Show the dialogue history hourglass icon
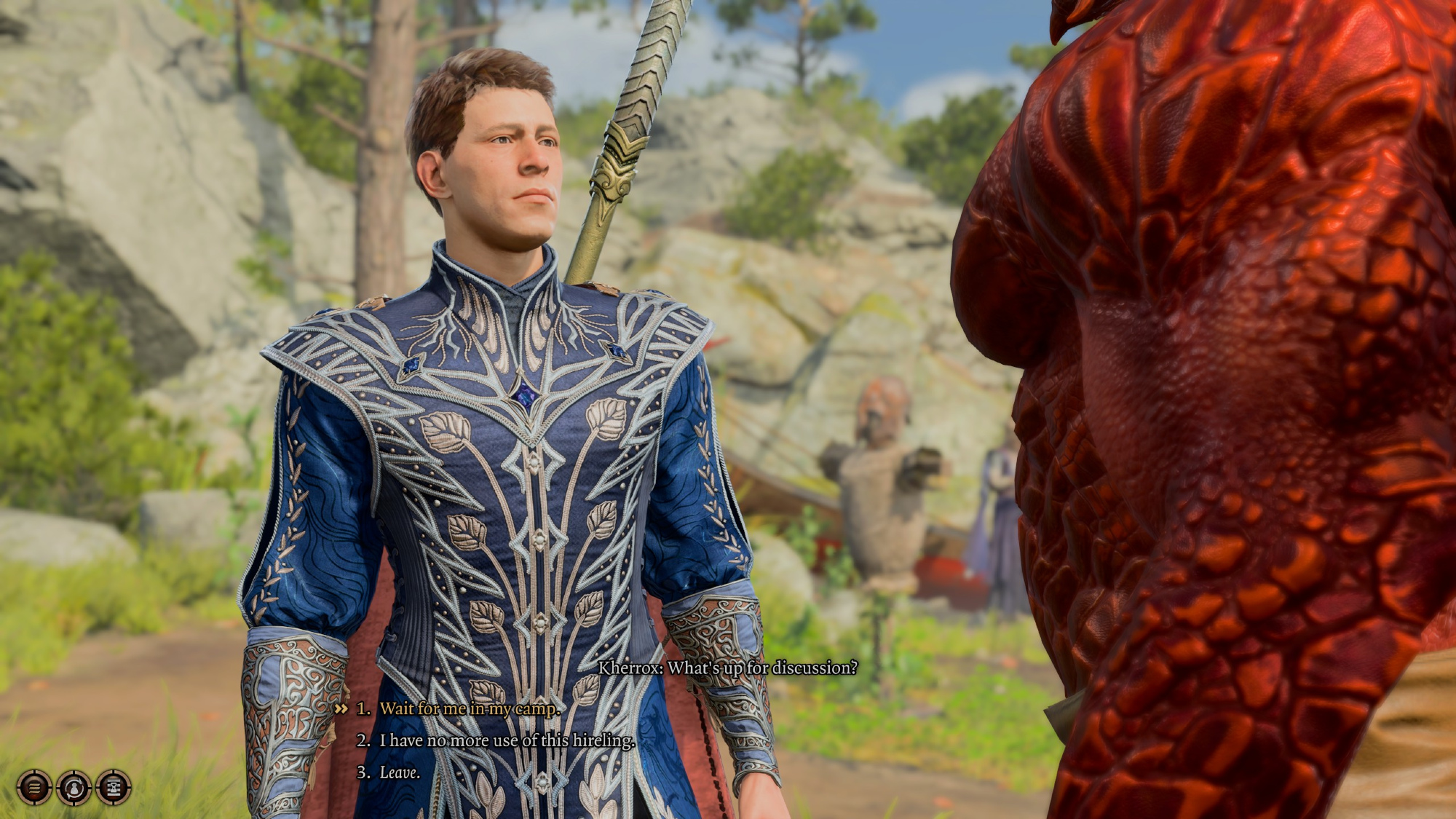Screen dimensions: 1456x819 point(114,787)
